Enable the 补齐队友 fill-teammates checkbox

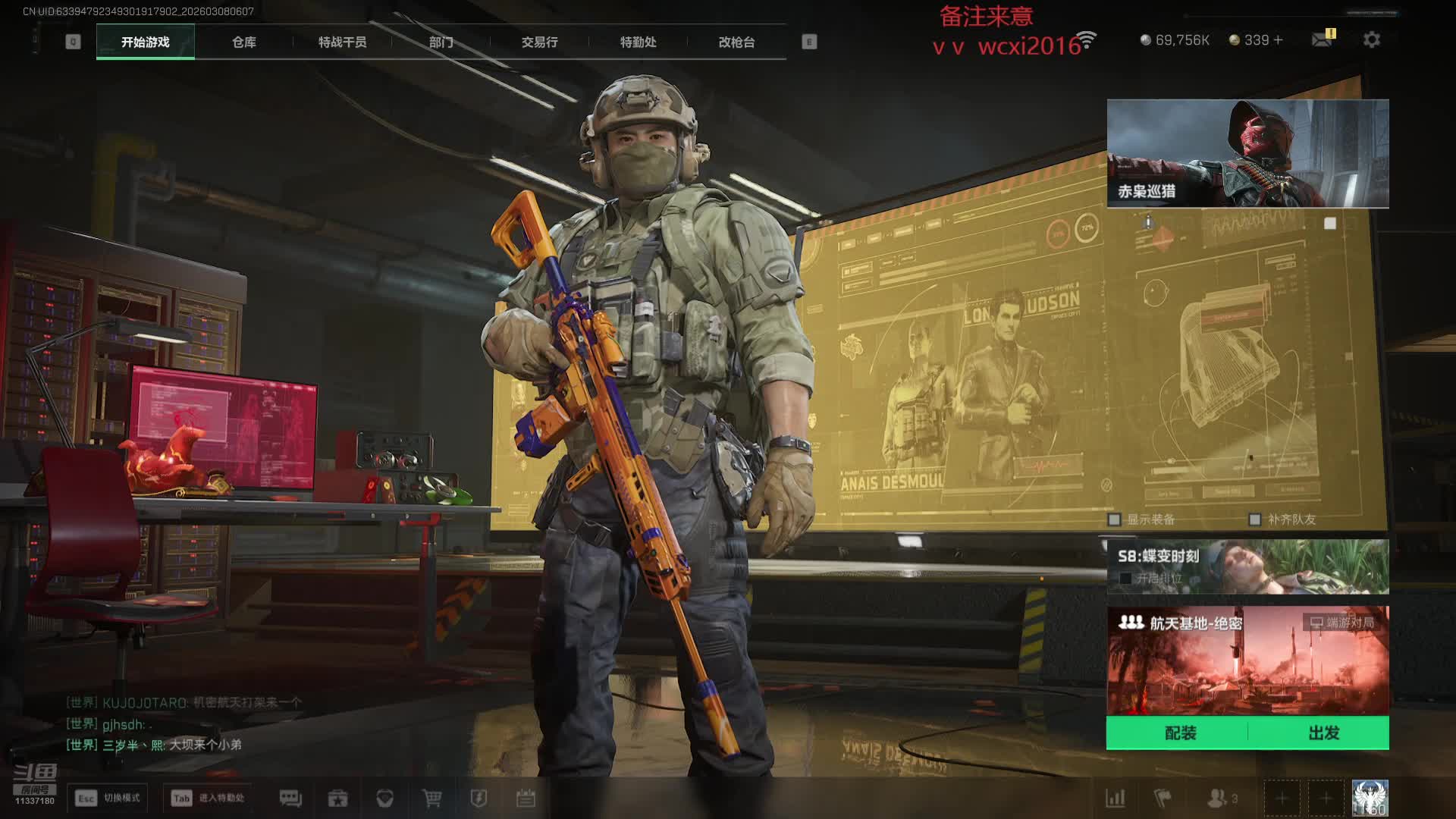coord(1255,519)
